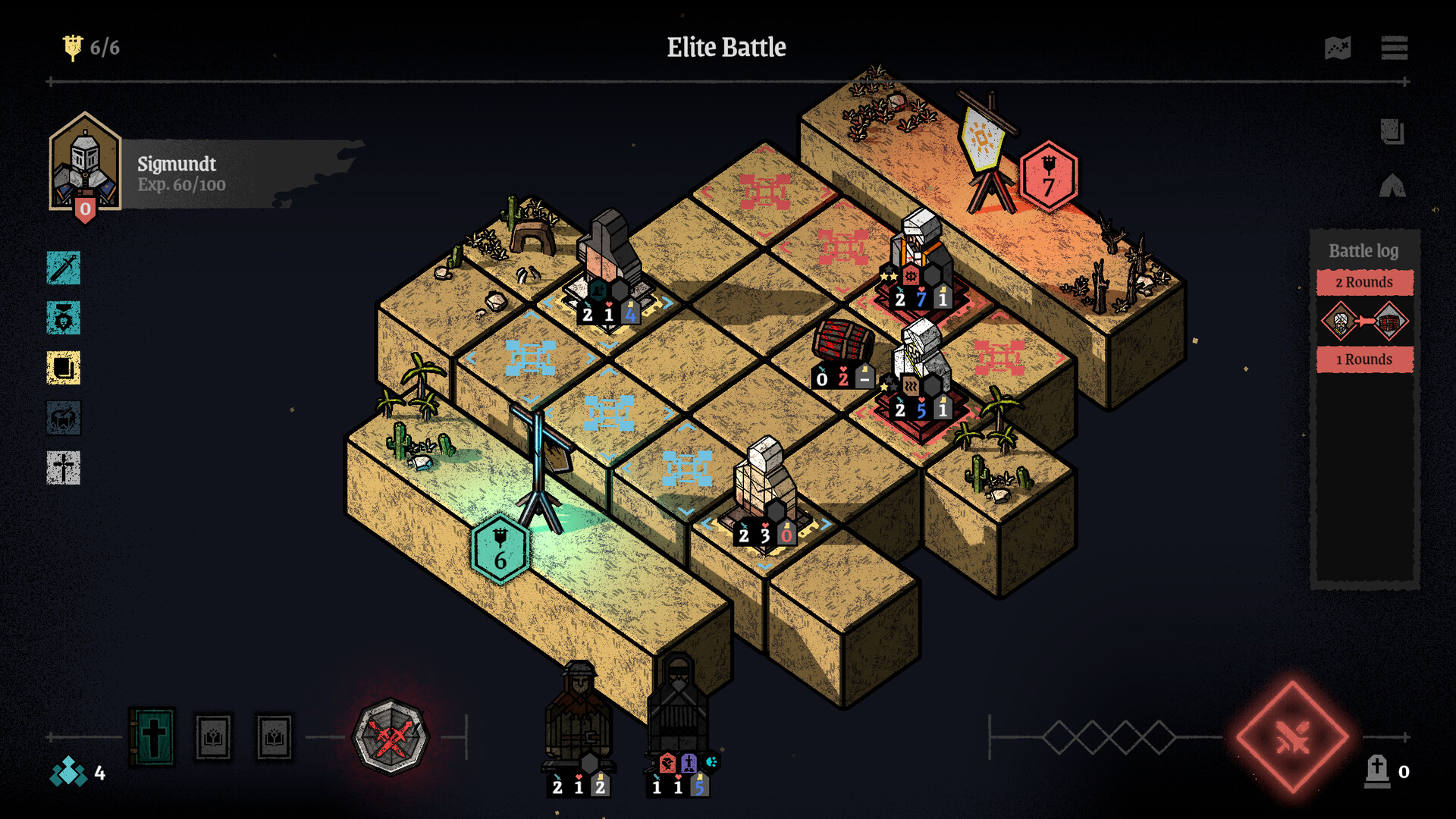Expand the 2 Rounds entry in Battle log
Screen dimensions: 1456x819
(x=1365, y=281)
